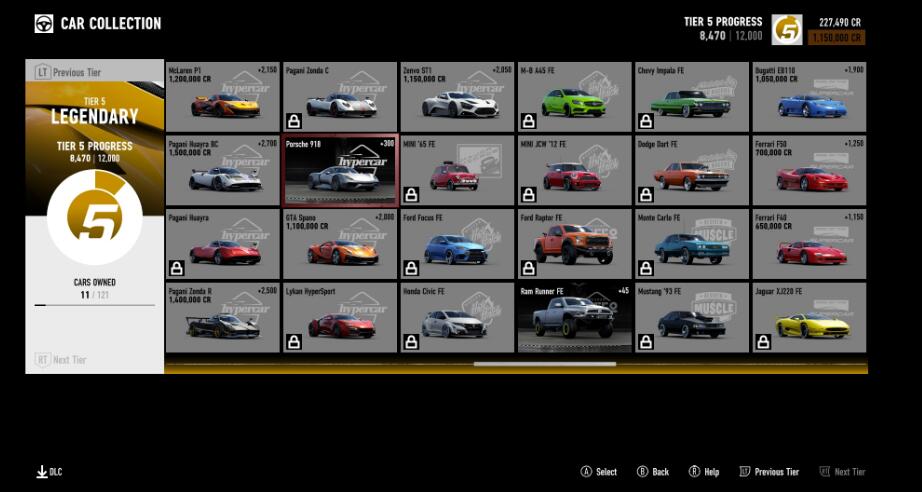Open the GTA Spano car tile
Screen dimensions: 922x492
(x=340, y=243)
